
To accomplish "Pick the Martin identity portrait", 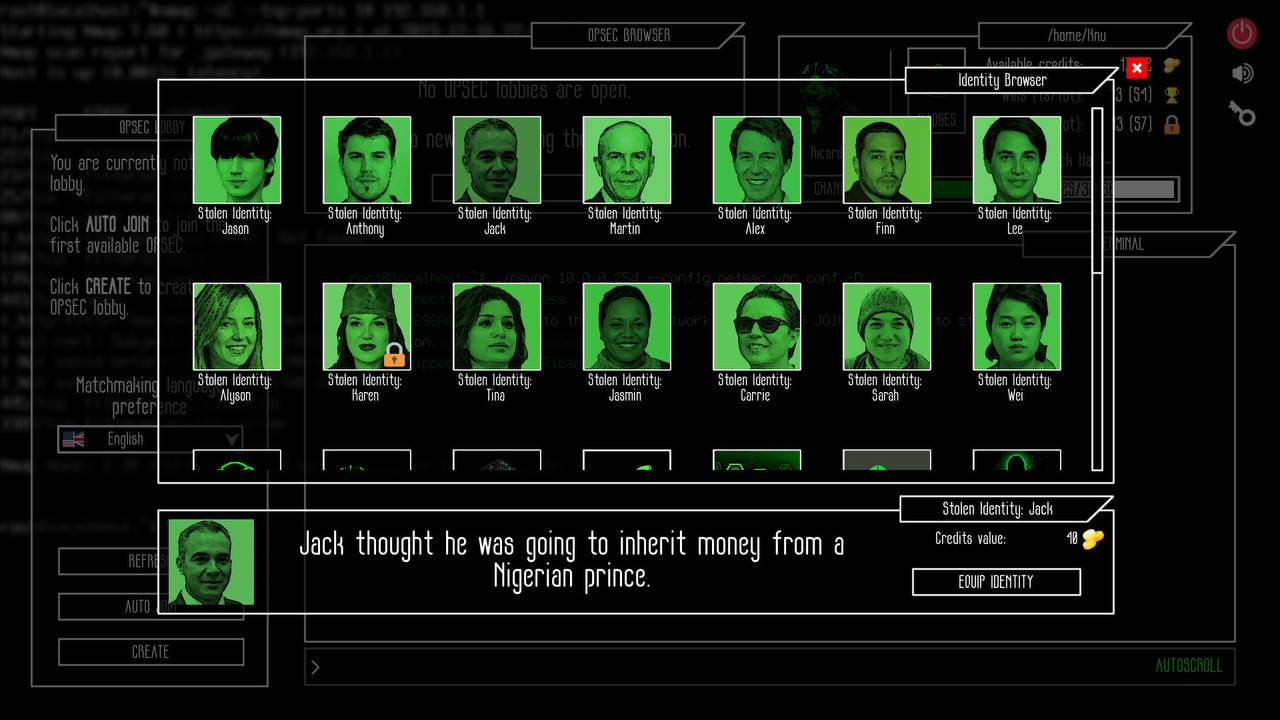I will coord(627,160).
